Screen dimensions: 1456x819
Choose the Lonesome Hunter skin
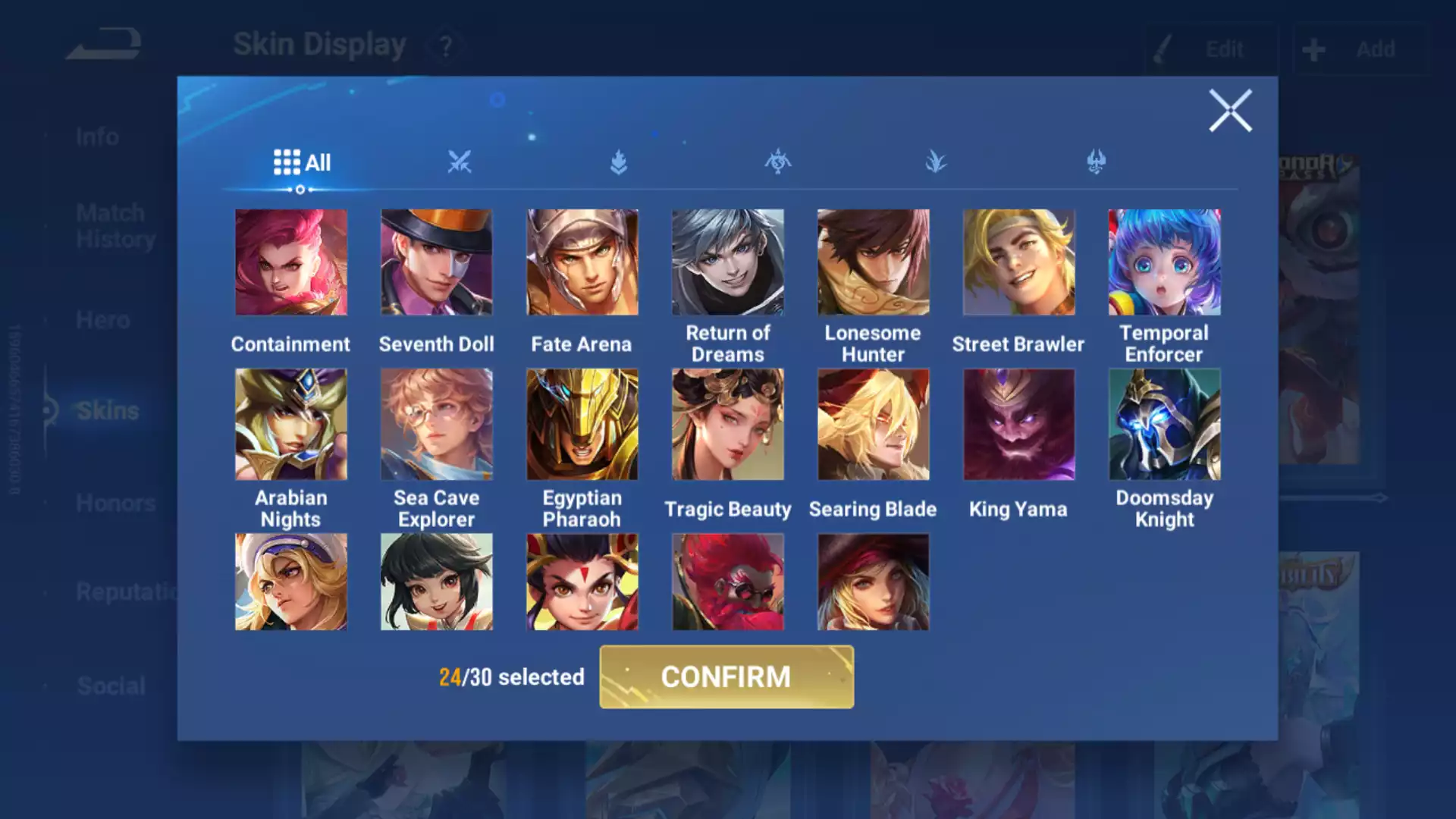tap(873, 262)
